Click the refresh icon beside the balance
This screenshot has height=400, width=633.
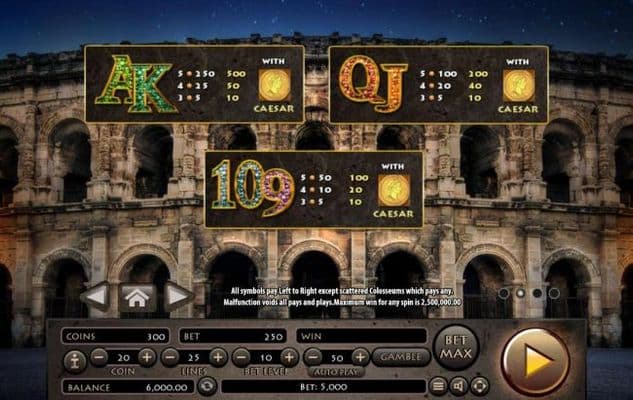[x=206, y=385]
